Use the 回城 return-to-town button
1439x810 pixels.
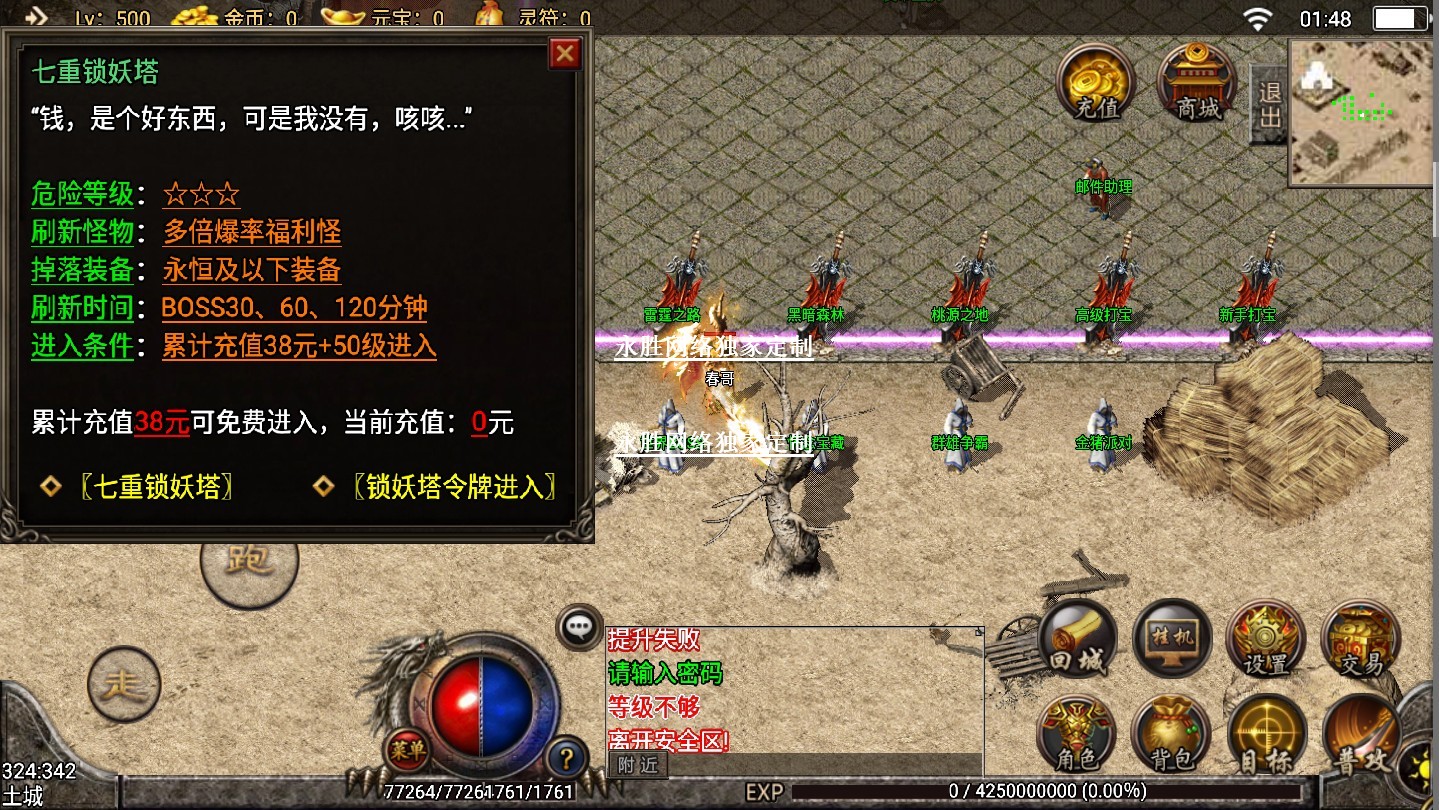pyautogui.click(x=1078, y=640)
